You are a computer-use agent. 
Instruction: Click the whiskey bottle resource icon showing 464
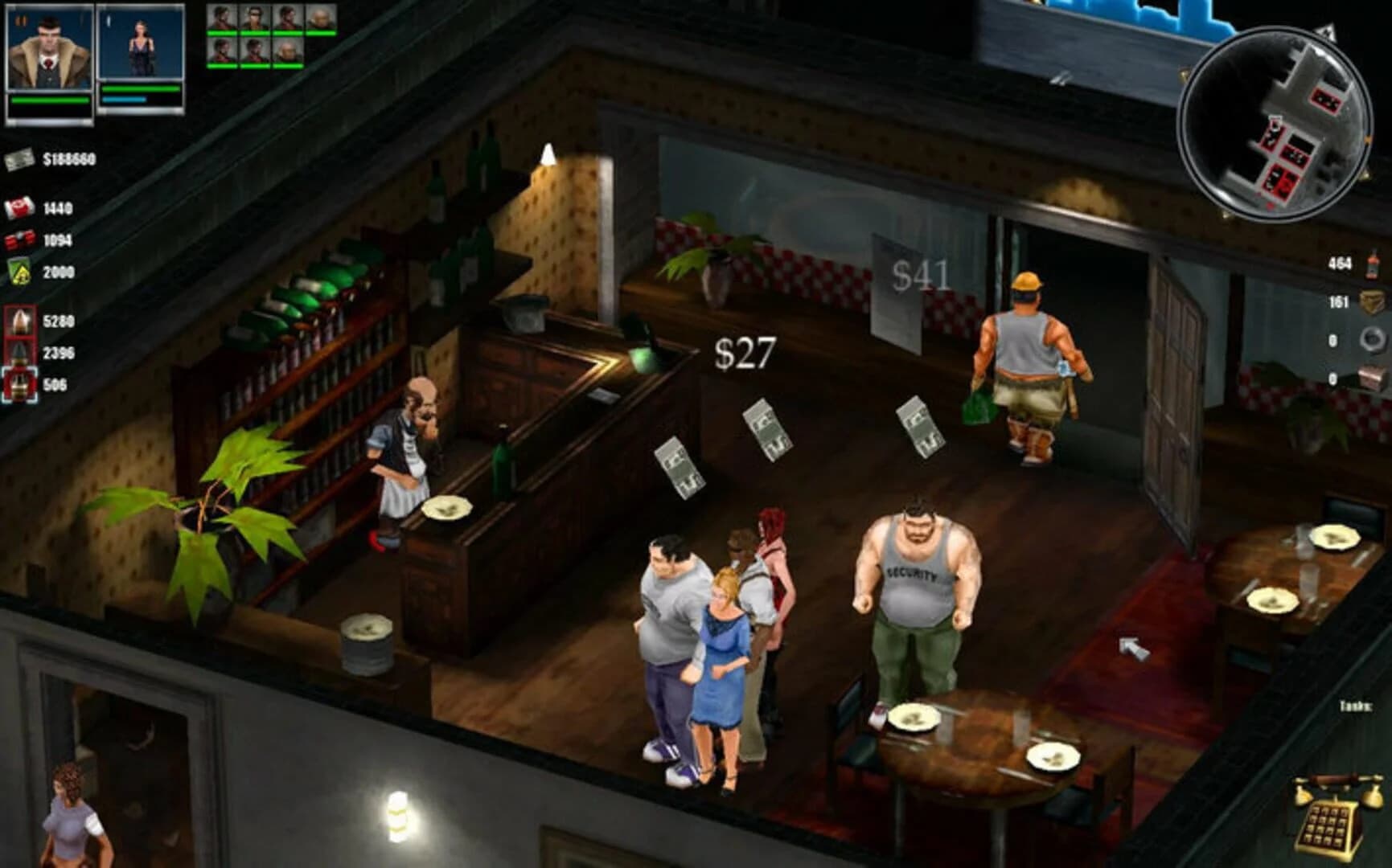tap(1372, 265)
